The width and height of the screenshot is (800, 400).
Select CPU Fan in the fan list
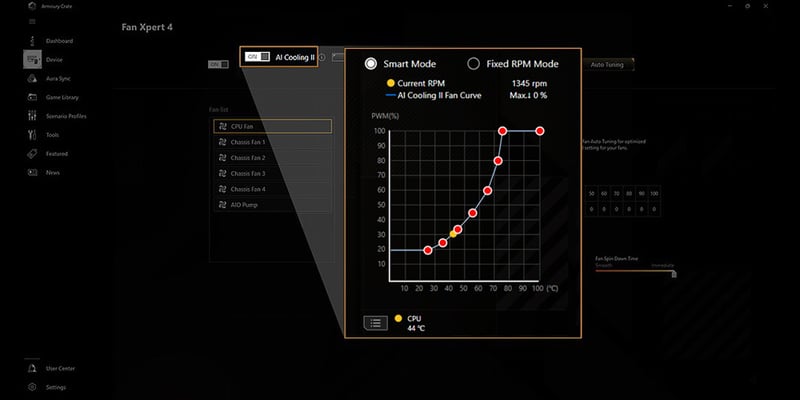click(272, 127)
